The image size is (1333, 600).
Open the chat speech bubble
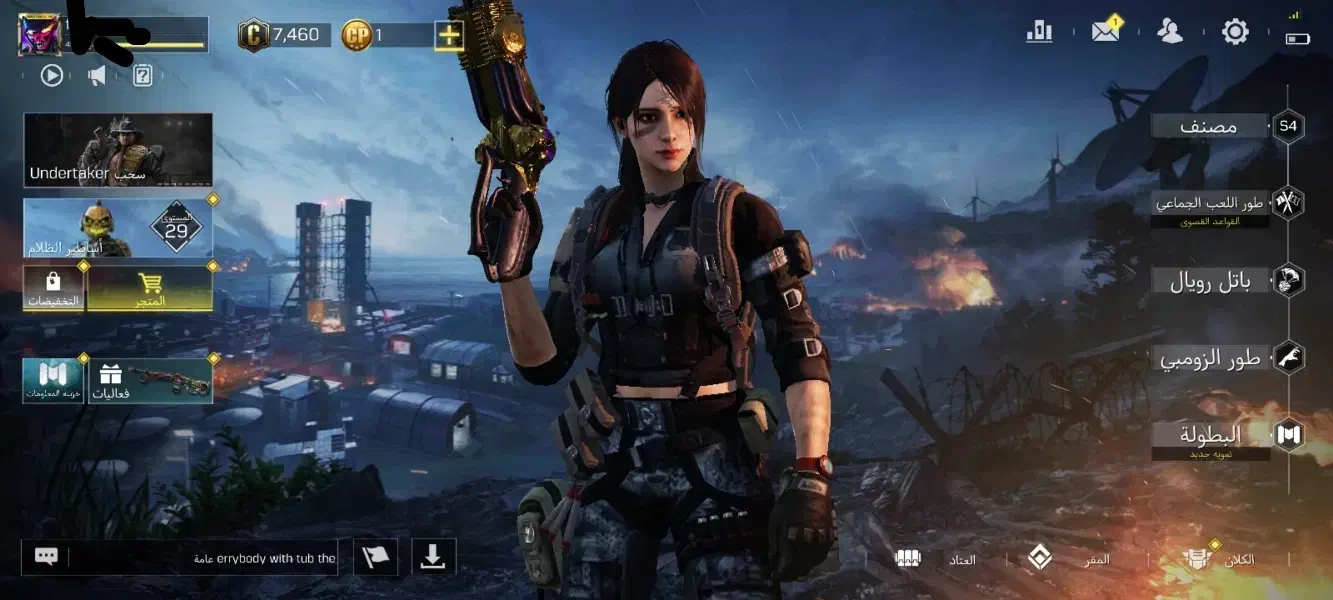click(46, 557)
